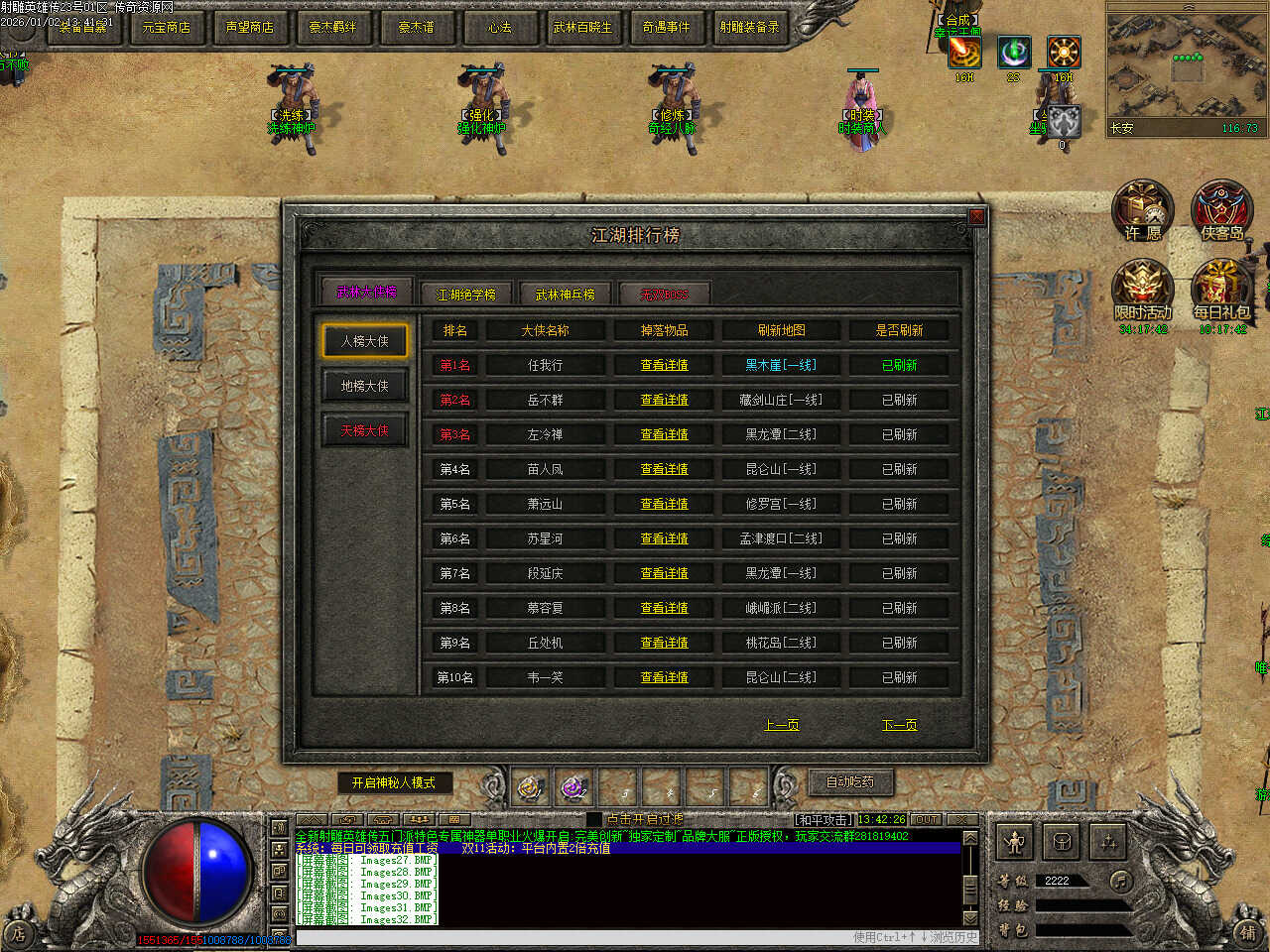The width and height of the screenshot is (1270, 952).
Task: Click 查看详情 for 苗人凤
Action: coord(664,469)
